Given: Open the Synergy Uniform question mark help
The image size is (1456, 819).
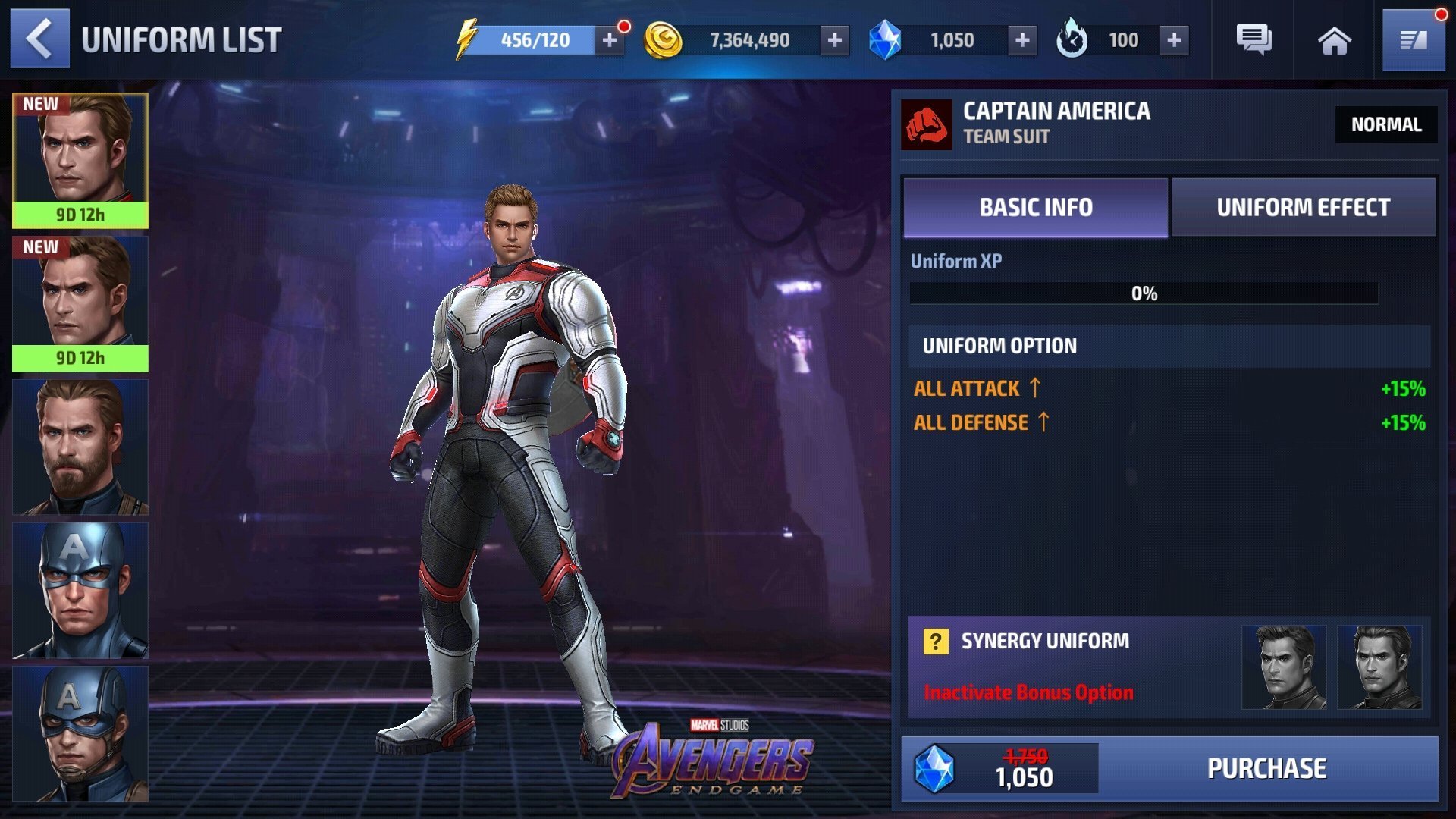Looking at the screenshot, I should 936,642.
